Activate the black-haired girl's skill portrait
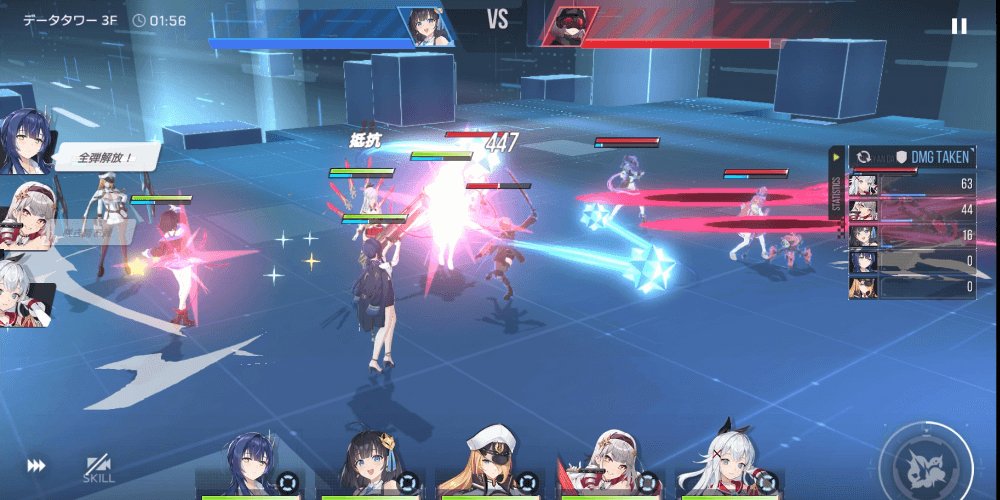 [370, 466]
